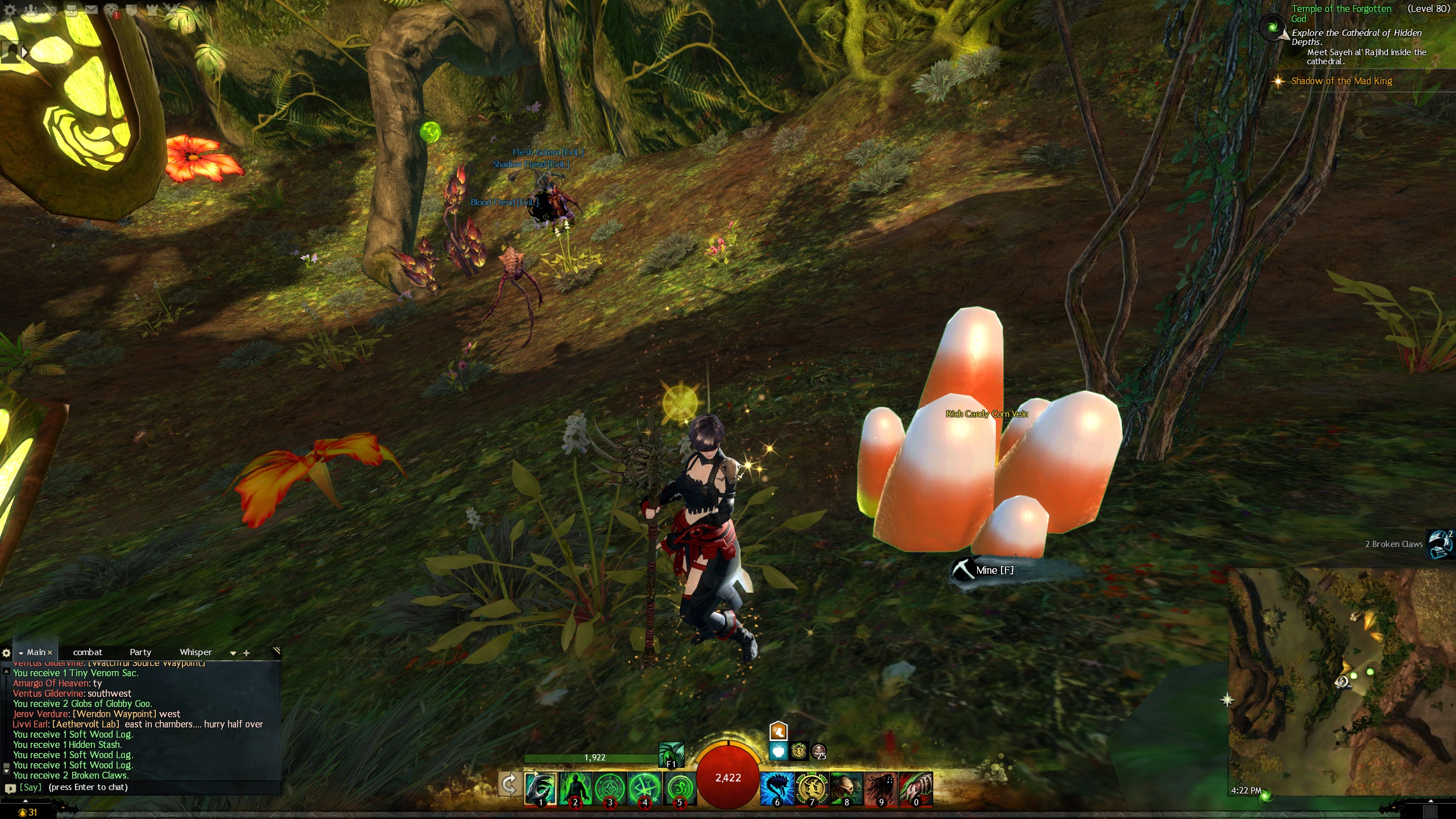The height and width of the screenshot is (819, 1456).
Task: Close the Main chat tab
Action: click(50, 653)
